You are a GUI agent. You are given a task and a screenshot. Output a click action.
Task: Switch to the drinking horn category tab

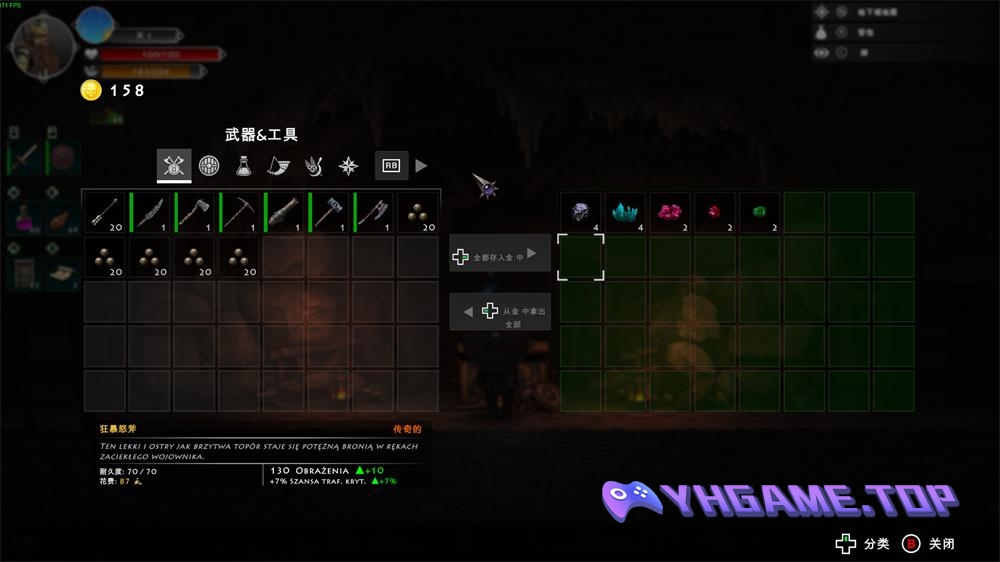click(278, 165)
